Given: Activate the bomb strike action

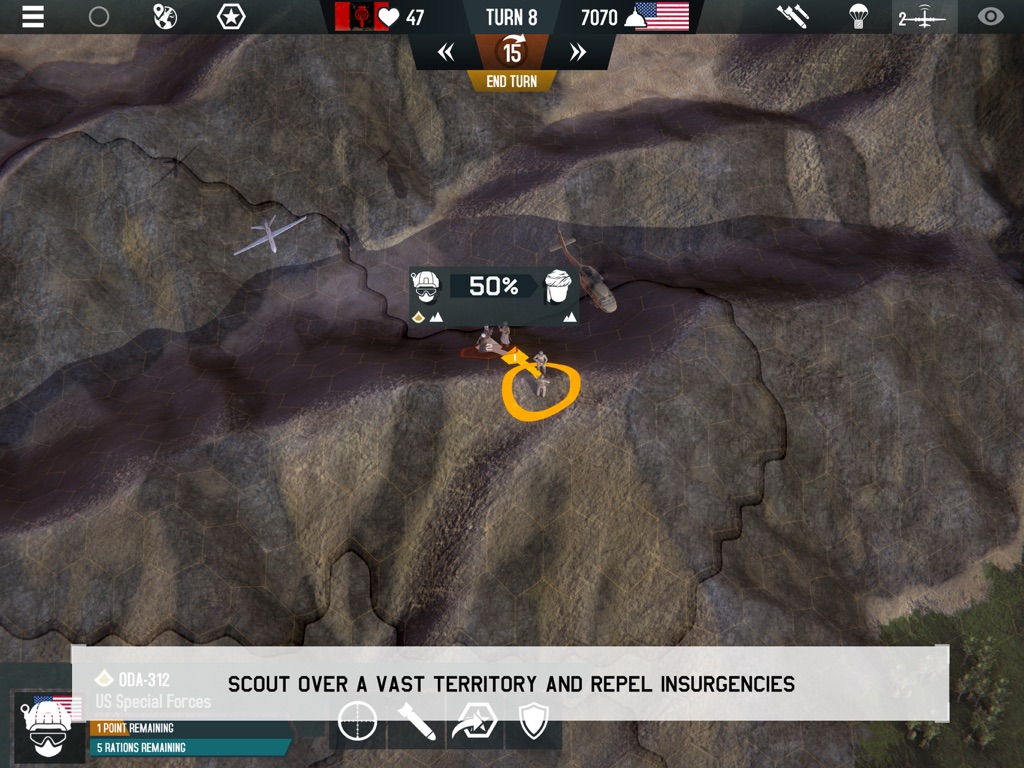Looking at the screenshot, I should click(417, 722).
